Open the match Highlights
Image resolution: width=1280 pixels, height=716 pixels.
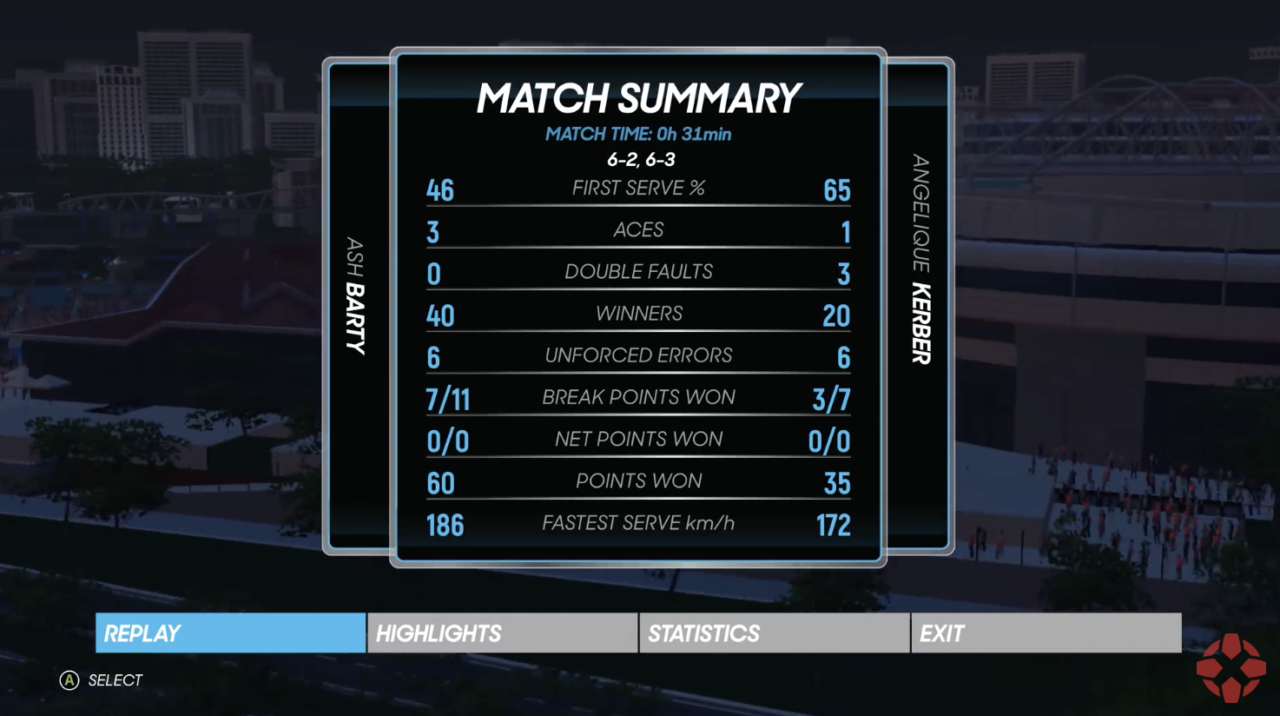point(502,633)
